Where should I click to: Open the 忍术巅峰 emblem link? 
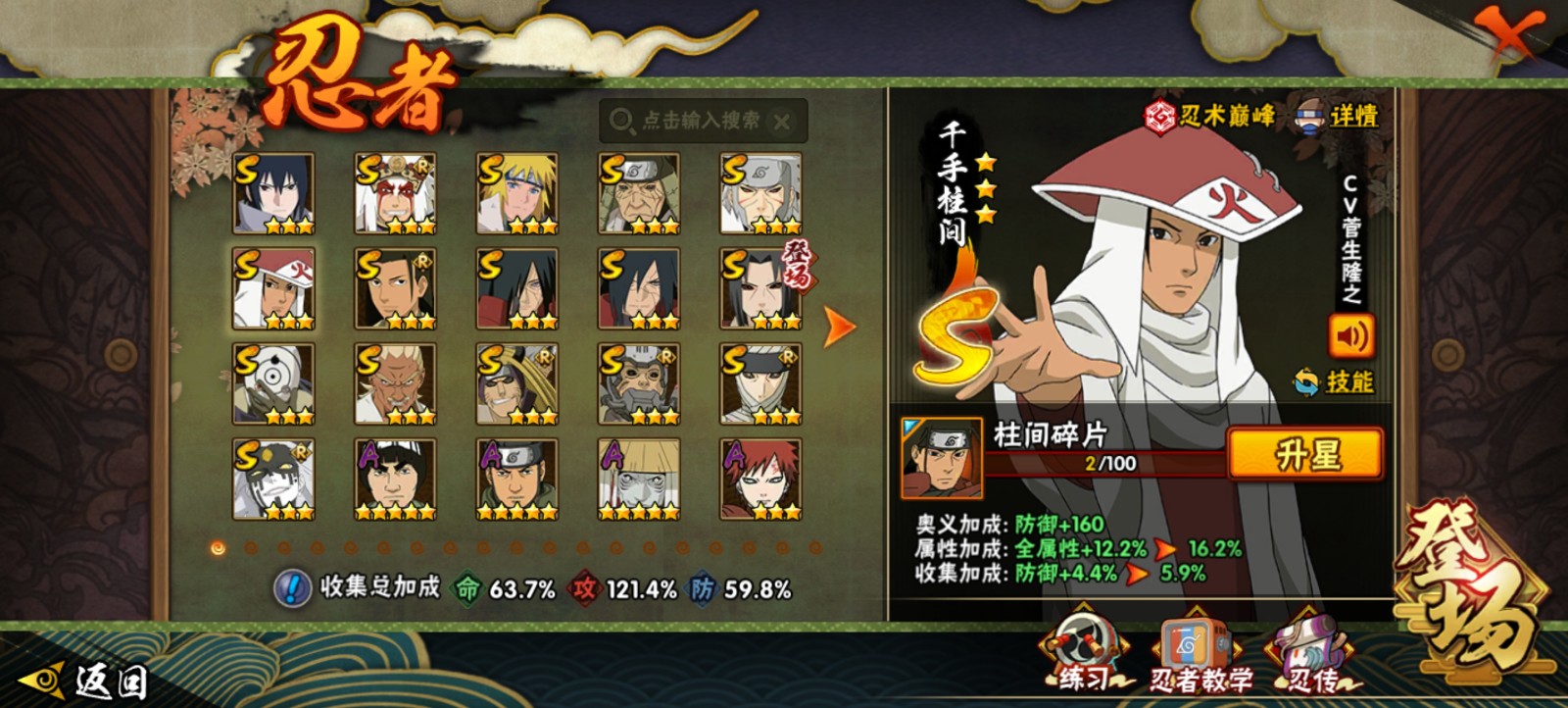1211,116
